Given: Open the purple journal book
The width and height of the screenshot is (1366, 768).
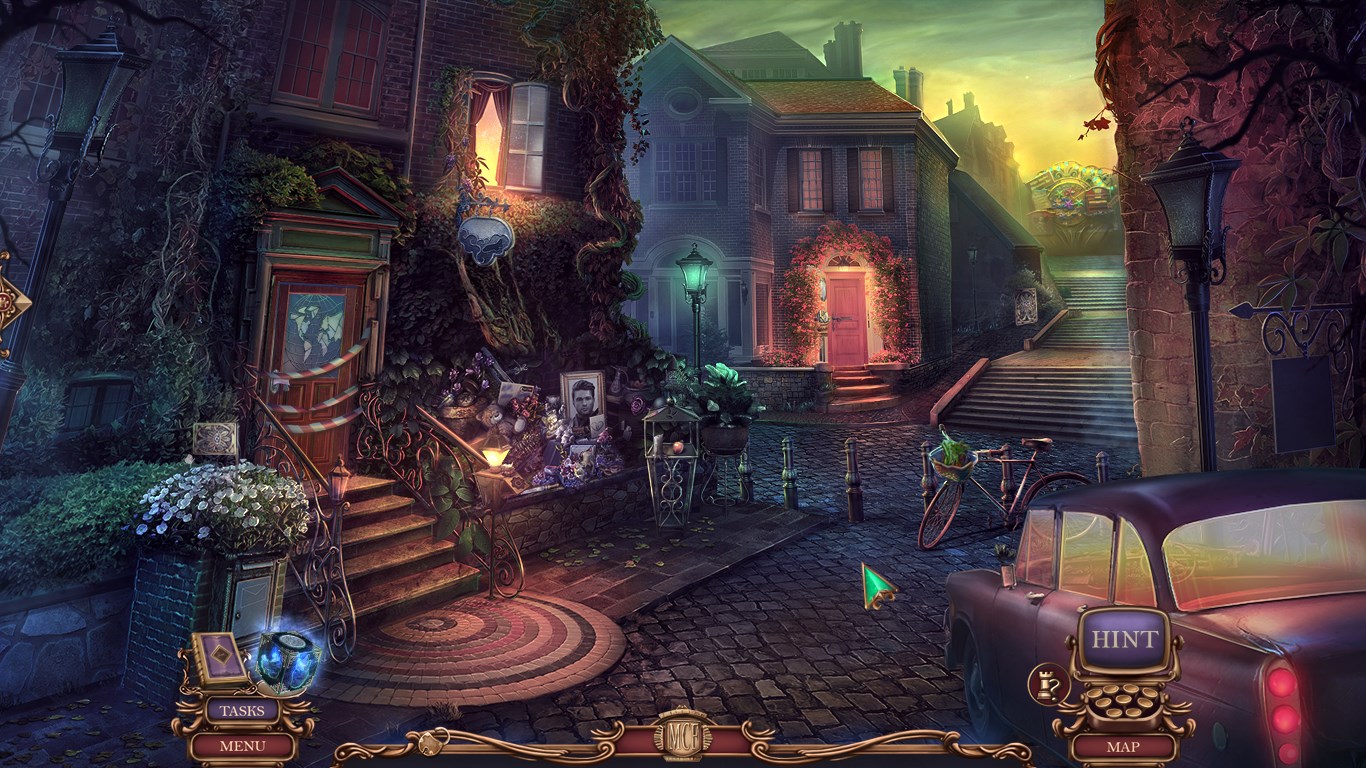Looking at the screenshot, I should tap(219, 657).
